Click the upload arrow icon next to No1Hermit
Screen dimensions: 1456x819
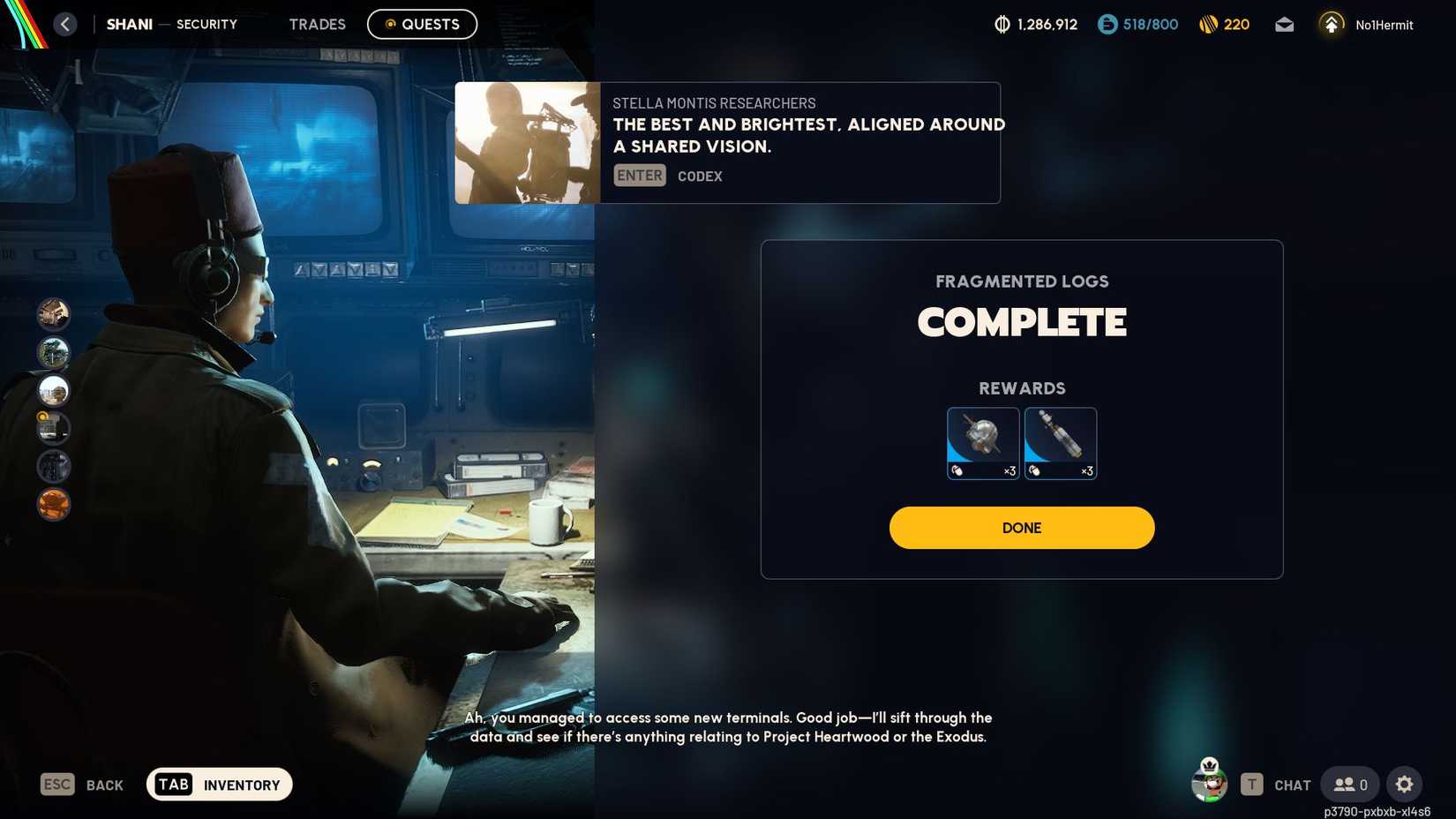(x=1331, y=24)
